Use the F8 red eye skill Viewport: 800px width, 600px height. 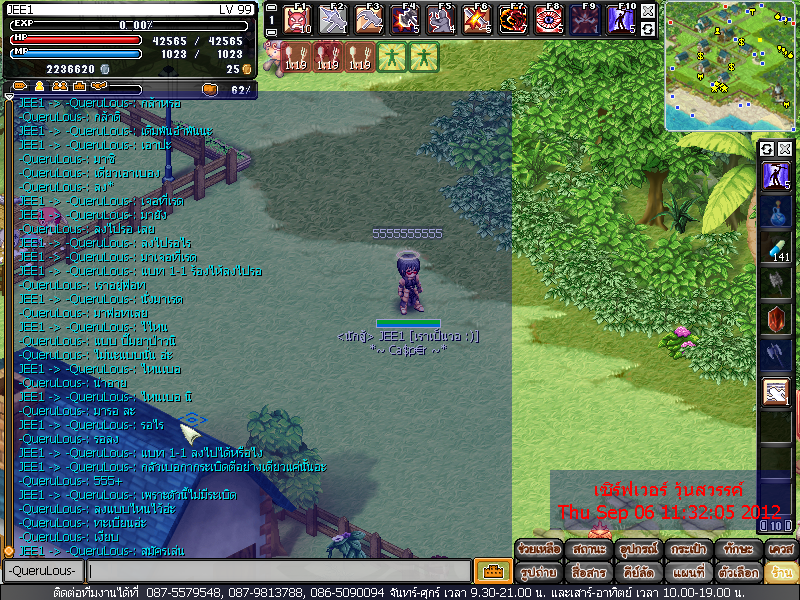coord(547,20)
